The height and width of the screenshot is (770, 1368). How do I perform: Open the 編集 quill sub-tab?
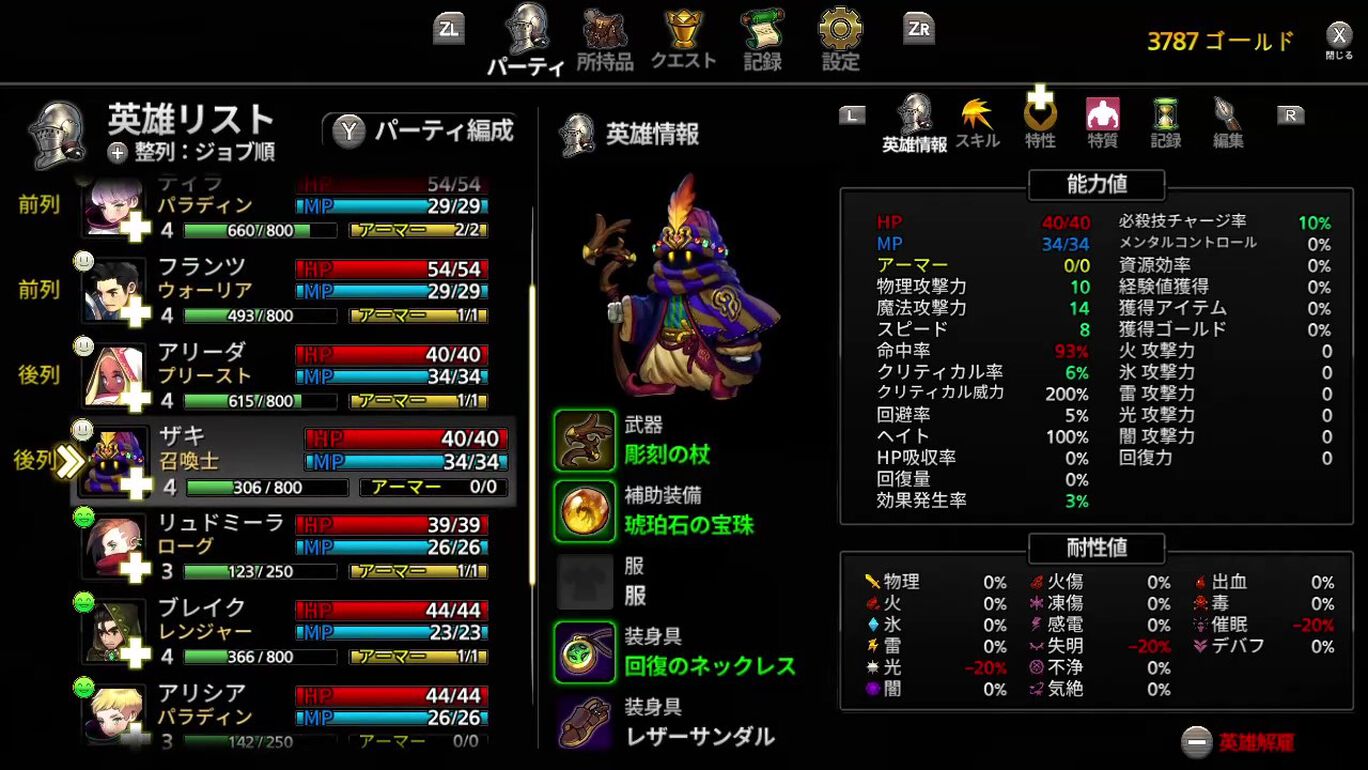(x=1228, y=123)
